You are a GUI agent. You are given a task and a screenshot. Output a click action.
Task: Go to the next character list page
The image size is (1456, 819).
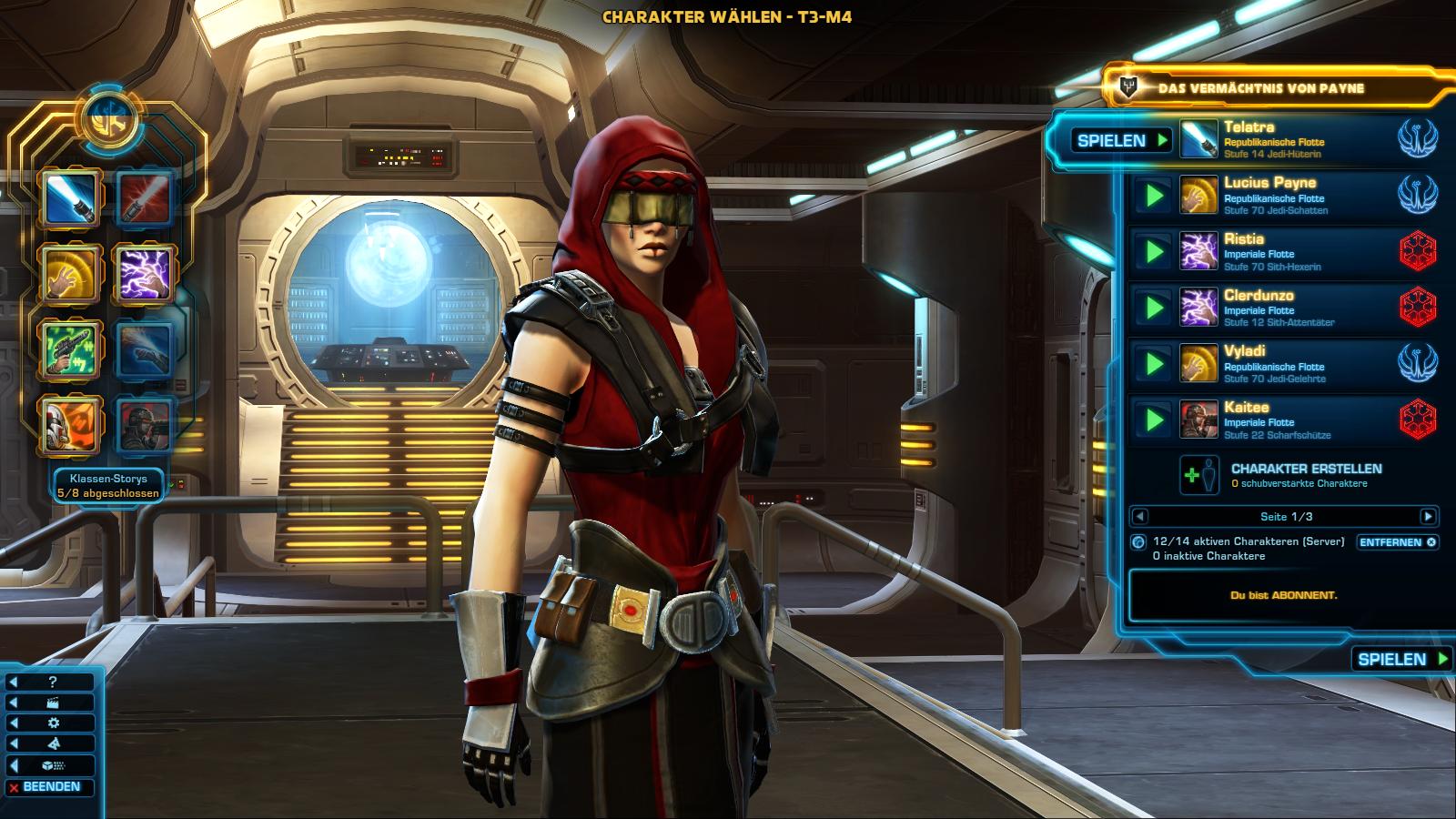tap(1428, 517)
